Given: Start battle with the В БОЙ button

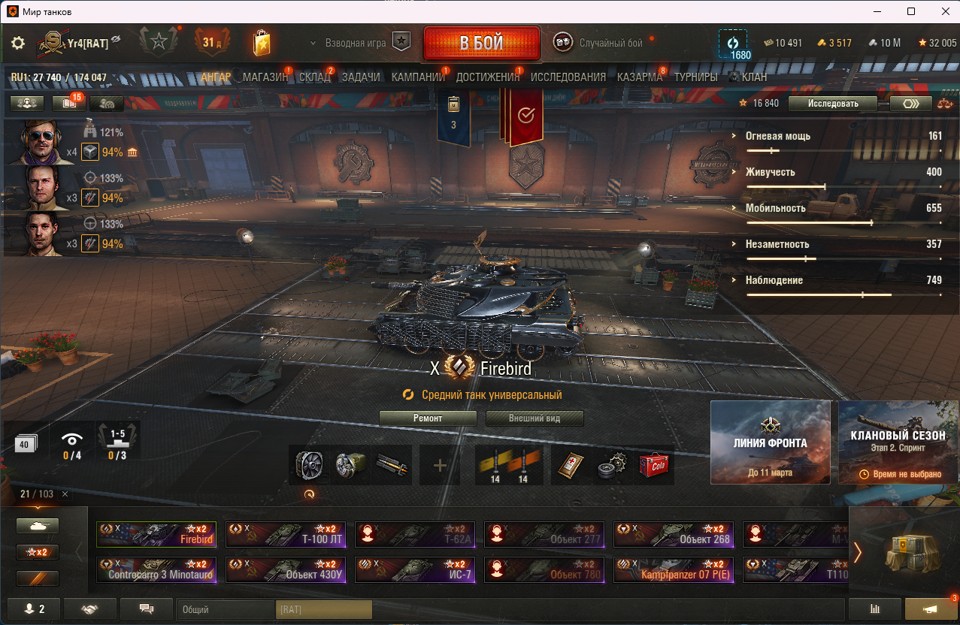Looking at the screenshot, I should pyautogui.click(x=481, y=43).
